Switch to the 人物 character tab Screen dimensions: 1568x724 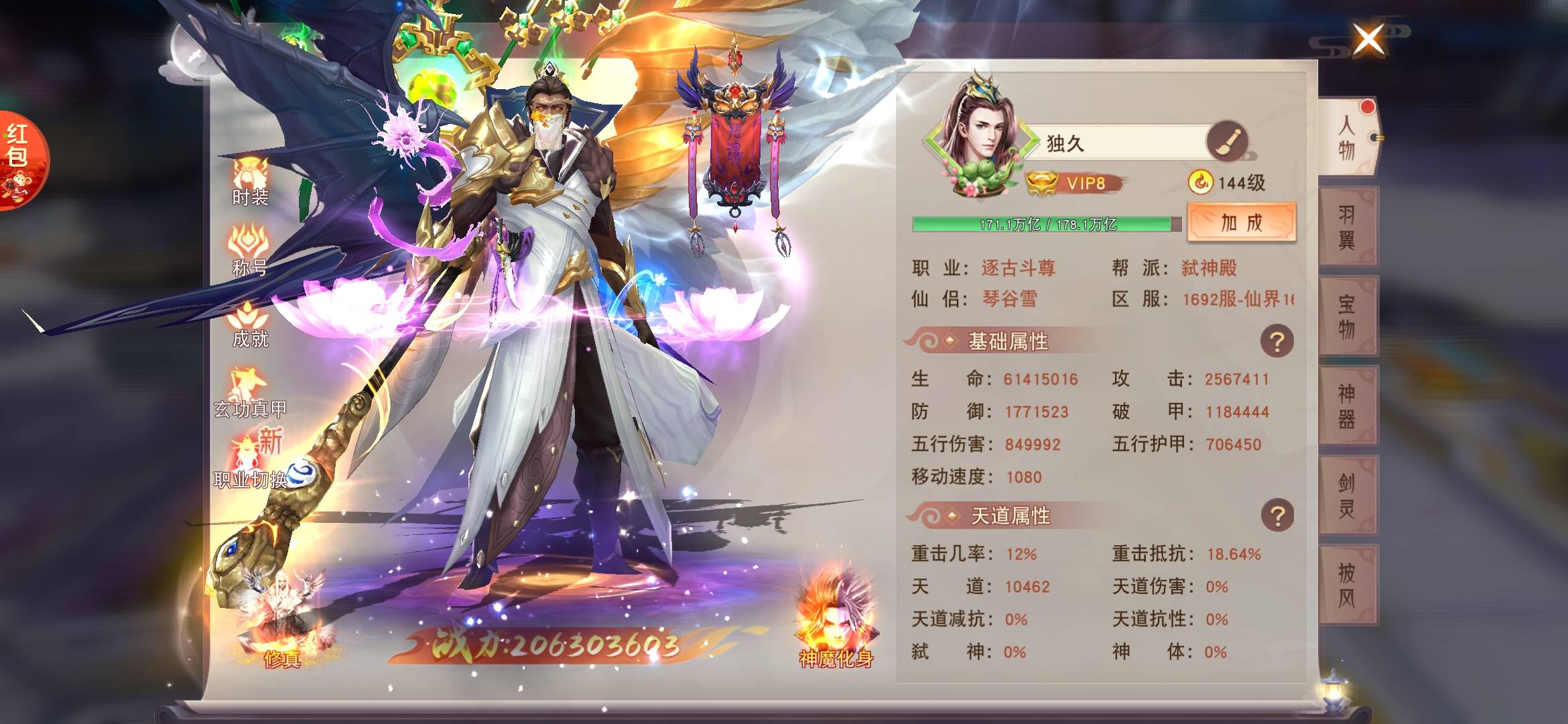coord(1347,137)
